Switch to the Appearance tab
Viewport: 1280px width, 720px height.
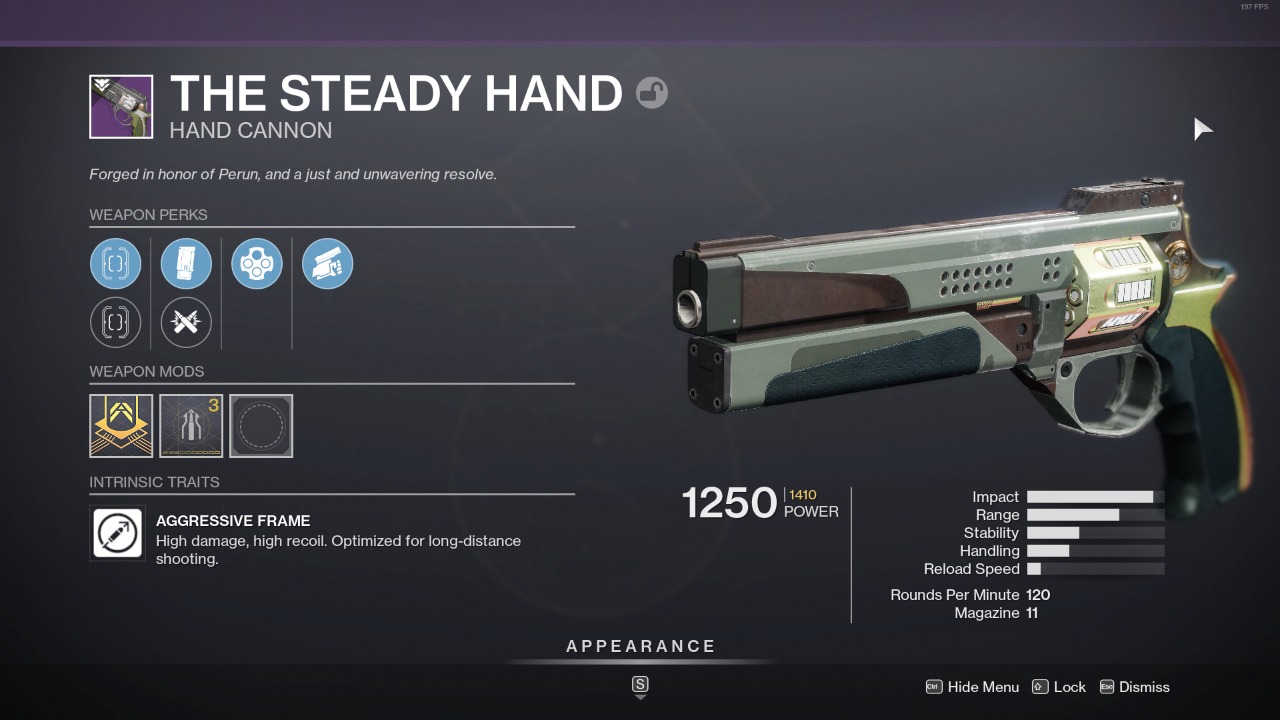coord(640,646)
